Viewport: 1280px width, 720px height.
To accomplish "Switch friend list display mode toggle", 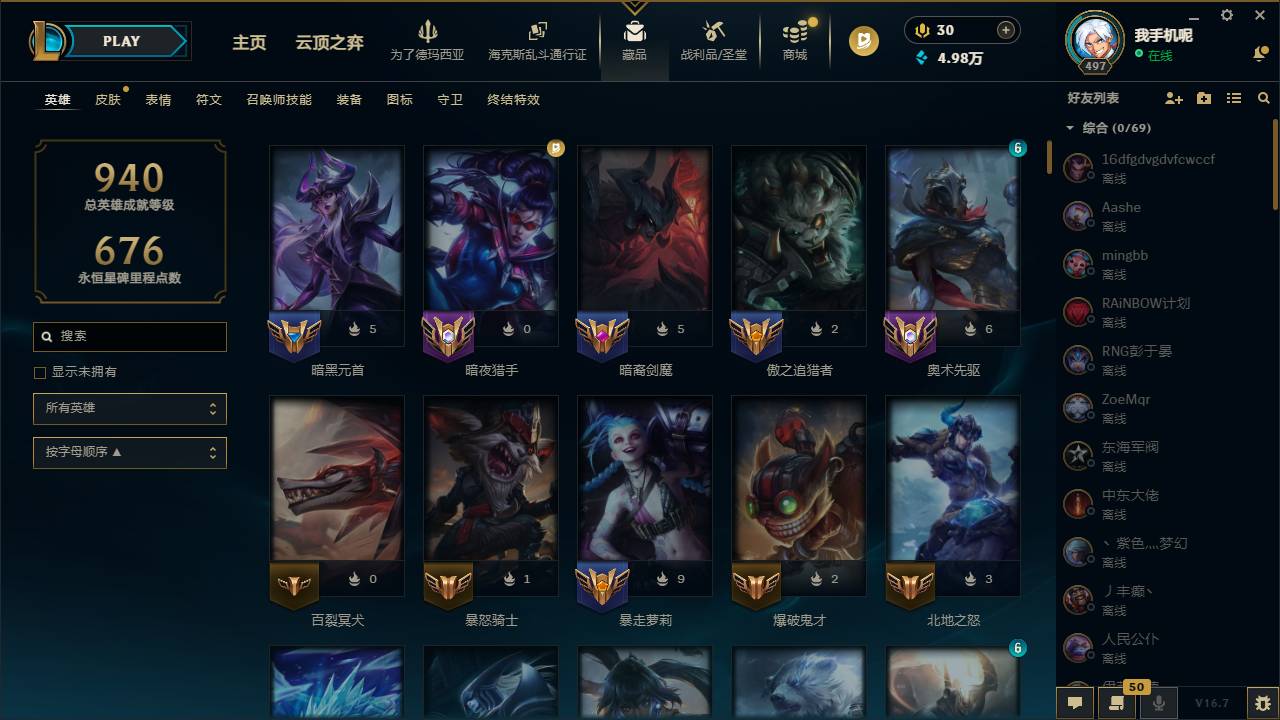I will click(x=1233, y=97).
